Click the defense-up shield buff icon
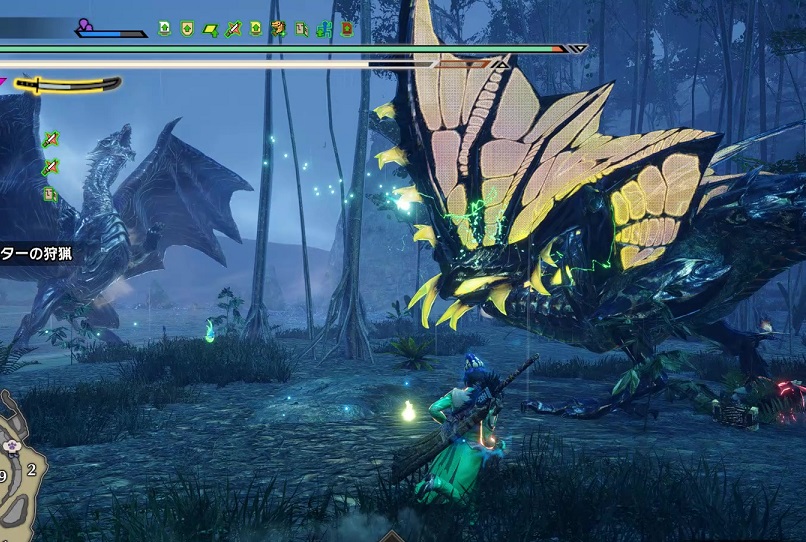This screenshot has width=806, height=542. 187,29
